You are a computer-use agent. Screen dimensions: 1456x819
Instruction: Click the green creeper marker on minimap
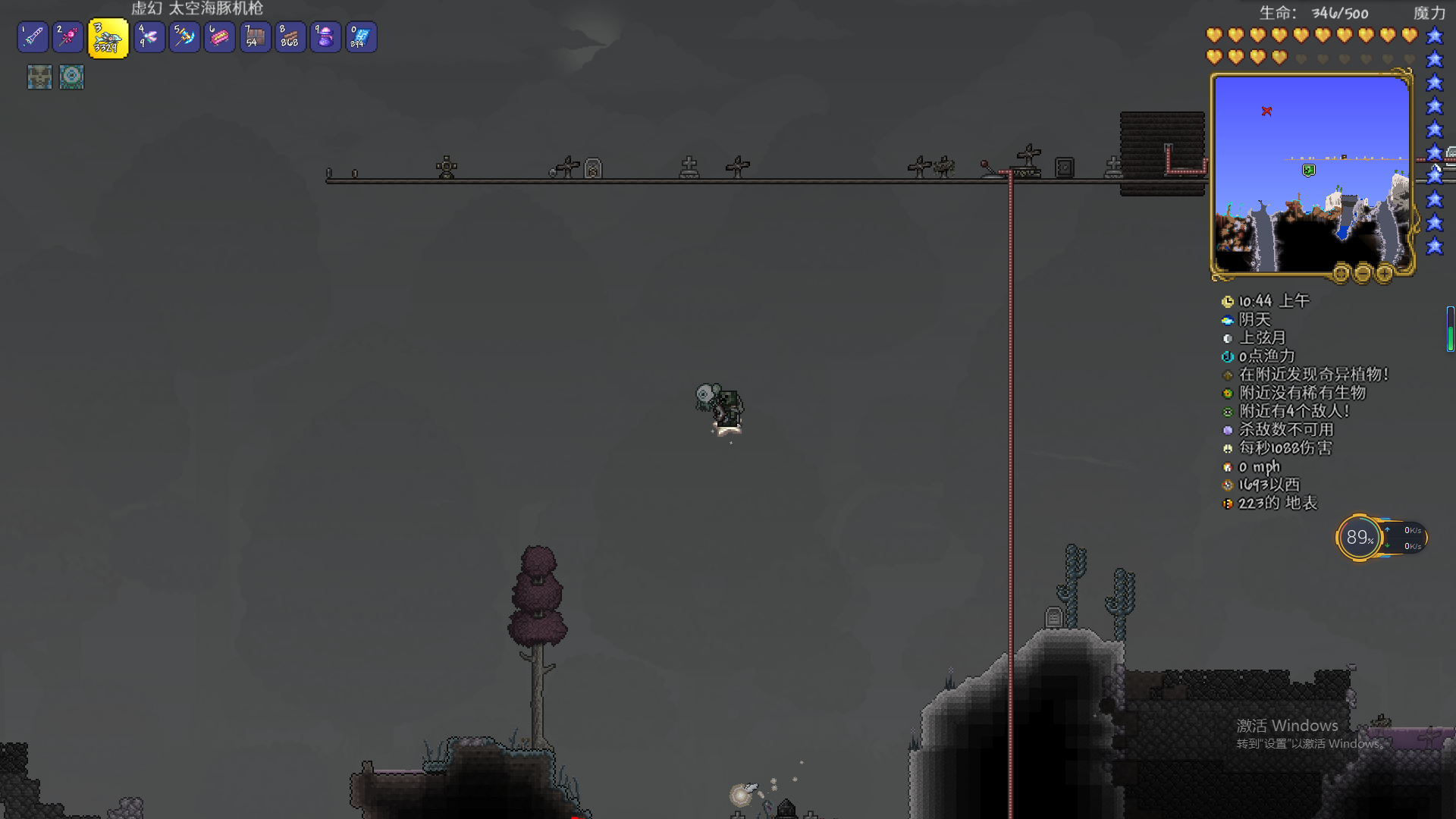pos(1309,170)
